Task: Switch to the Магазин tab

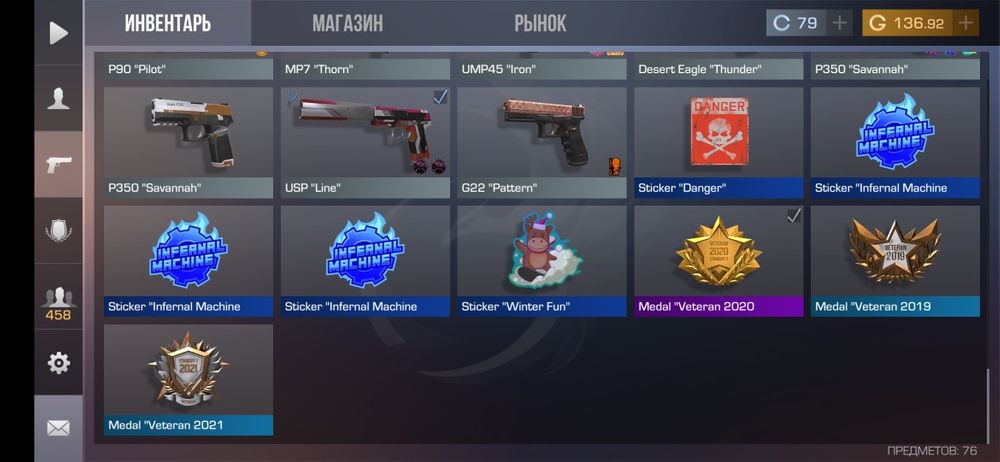Action: [347, 23]
